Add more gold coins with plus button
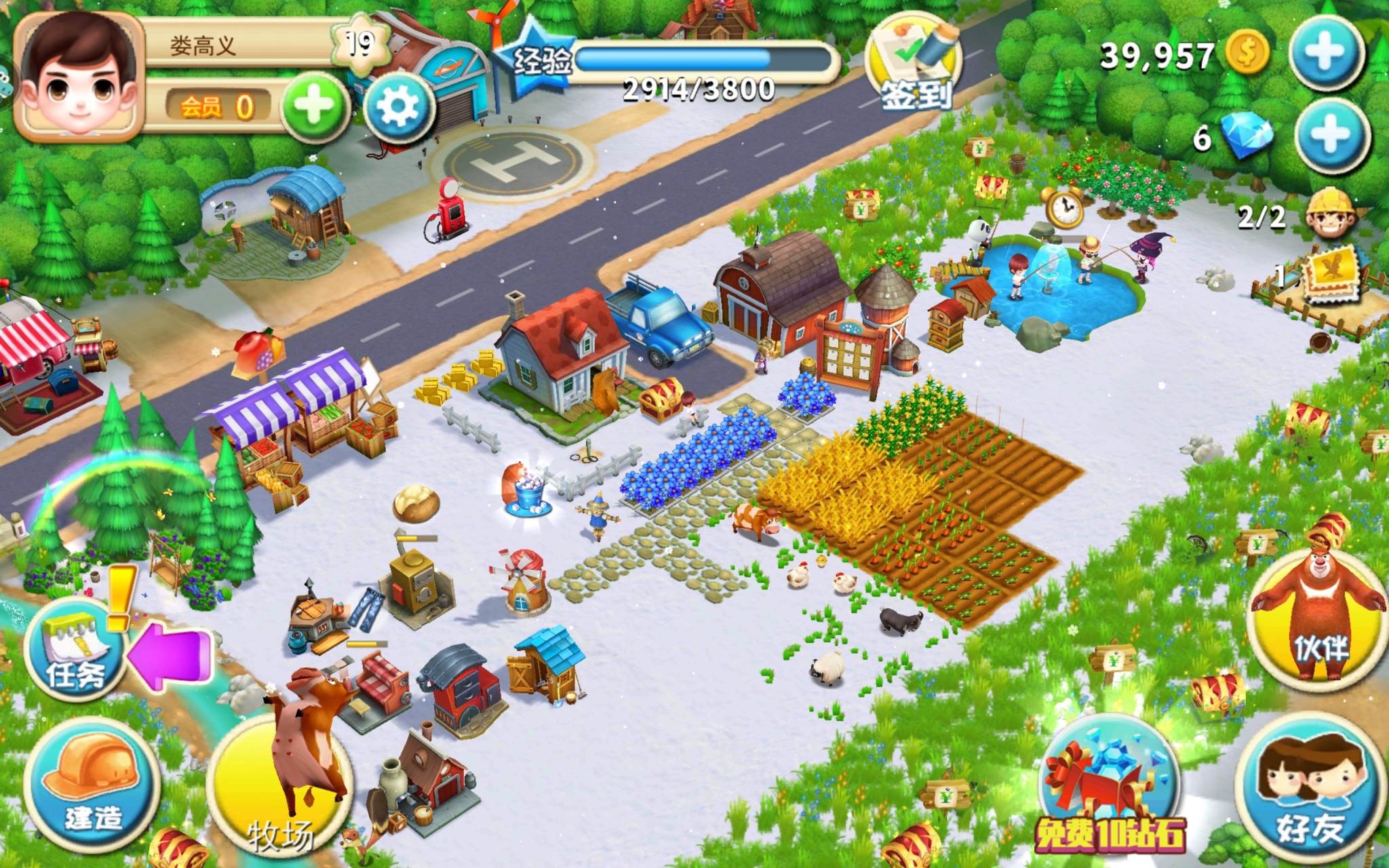This screenshot has height=868, width=1389. coord(1326,52)
